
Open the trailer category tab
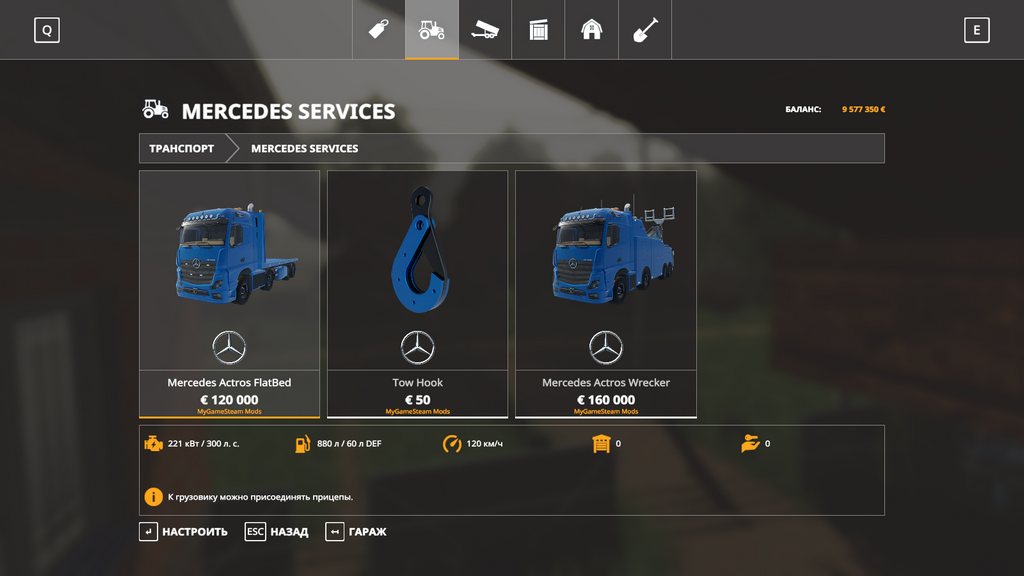[485, 30]
